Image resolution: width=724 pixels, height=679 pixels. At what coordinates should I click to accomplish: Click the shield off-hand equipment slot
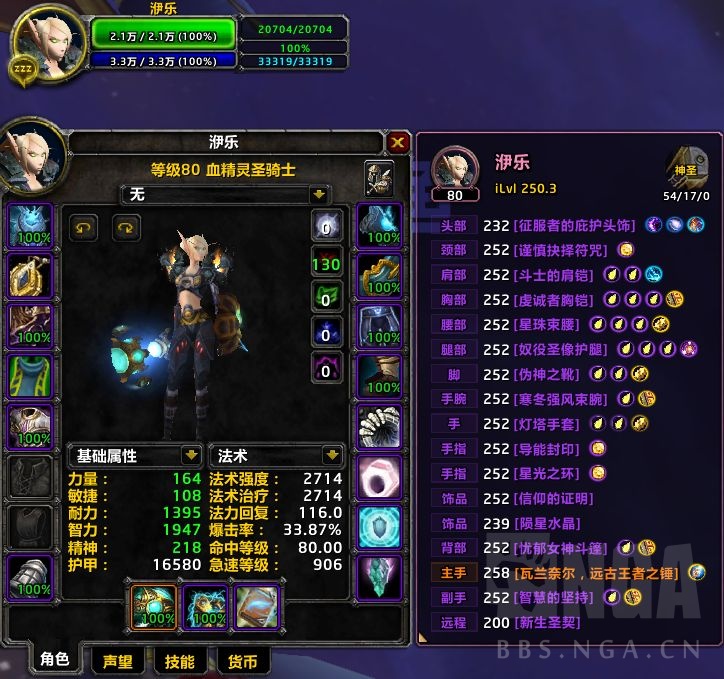(x=203, y=607)
